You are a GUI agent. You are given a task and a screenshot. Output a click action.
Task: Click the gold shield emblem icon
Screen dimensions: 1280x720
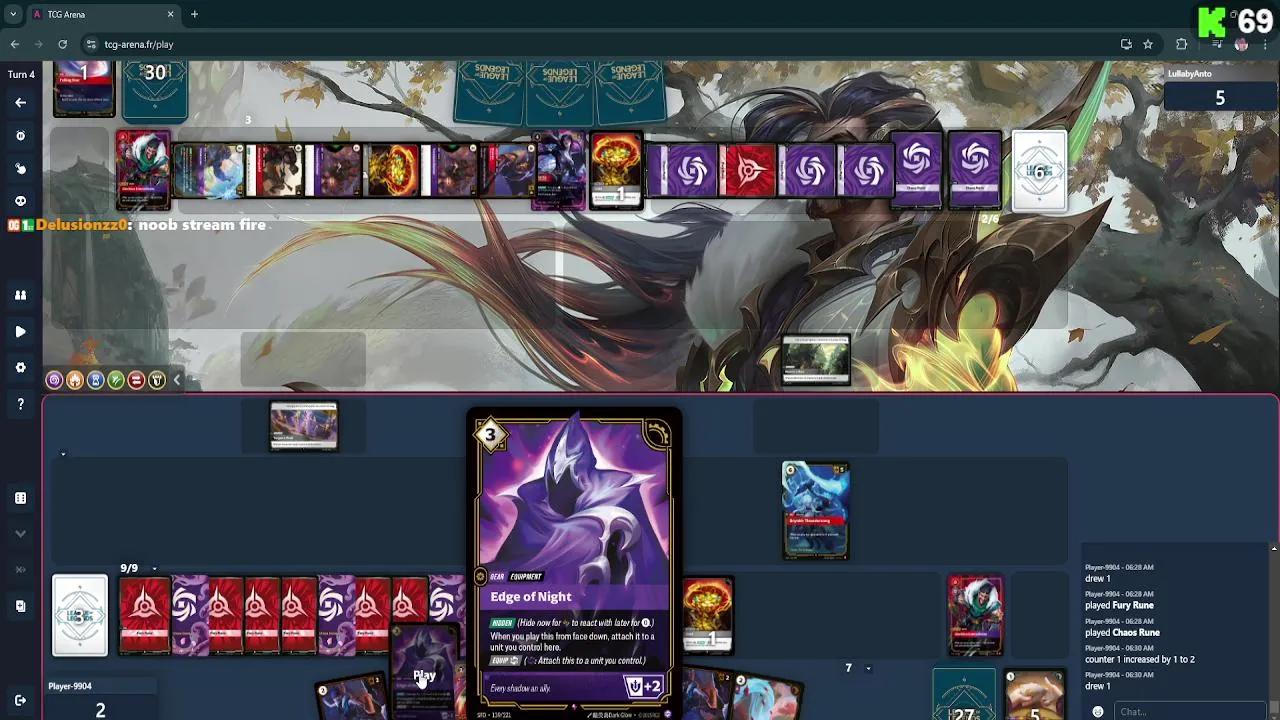tap(157, 380)
